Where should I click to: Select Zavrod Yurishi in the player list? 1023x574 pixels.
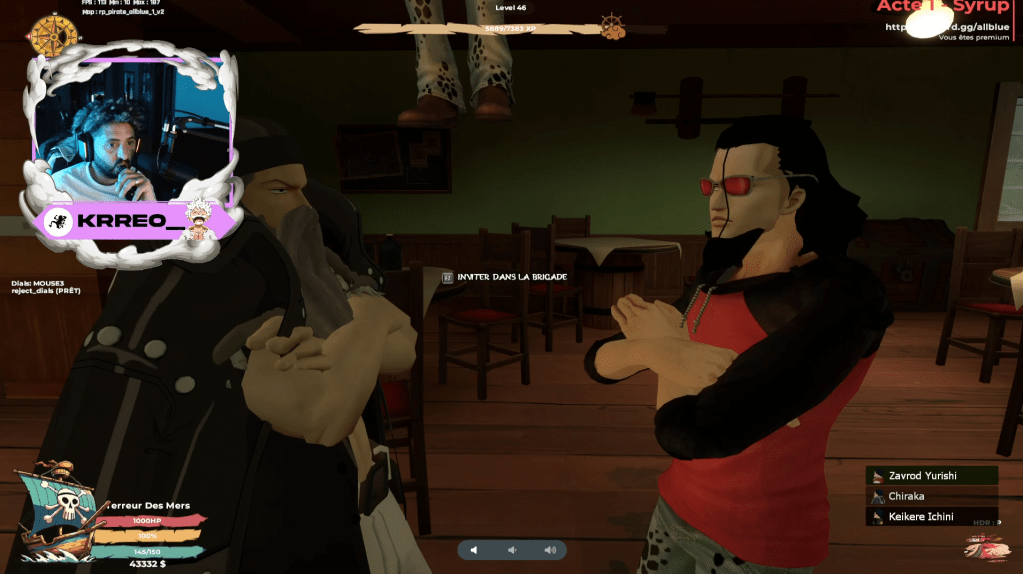[931, 476]
